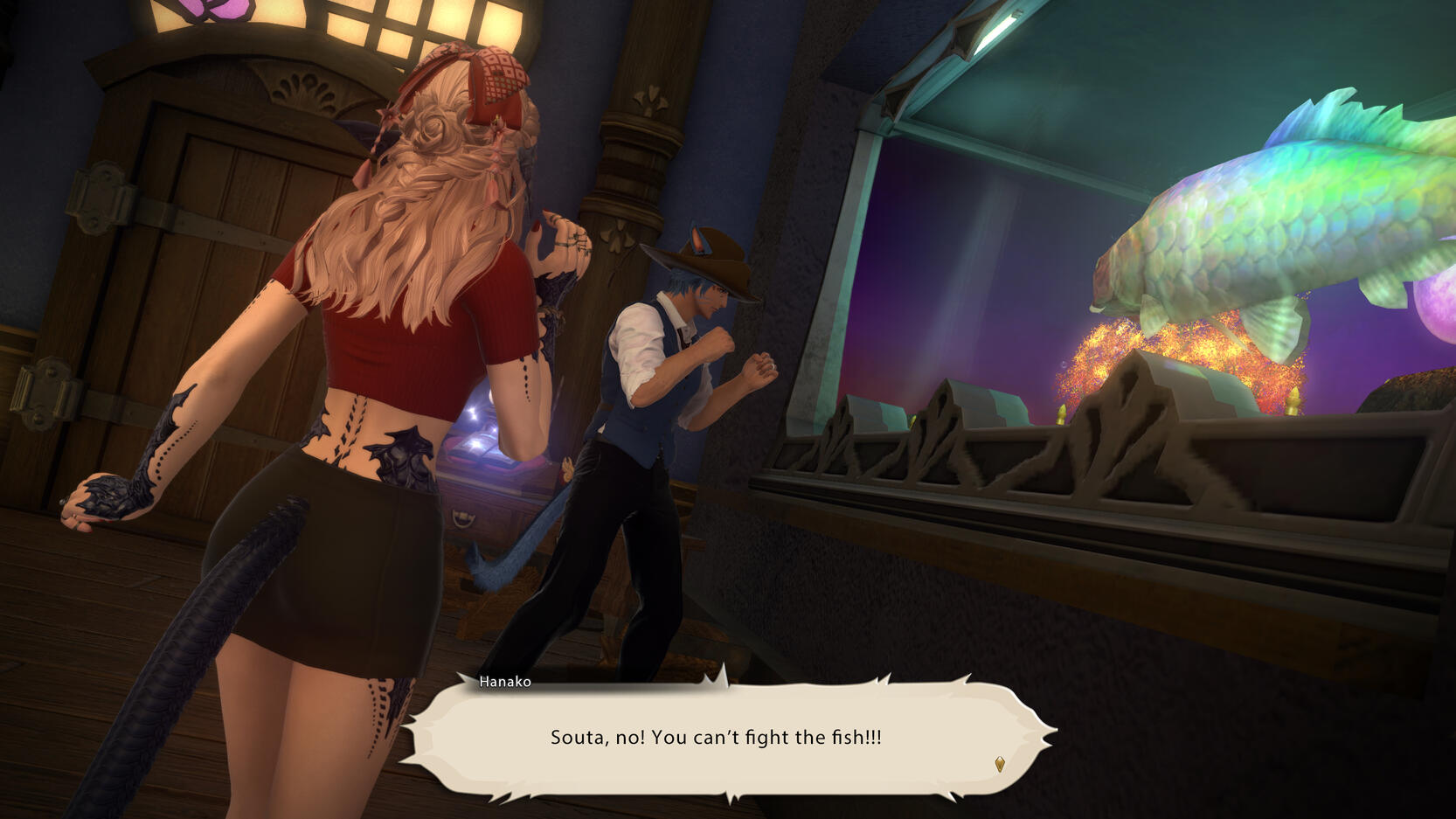Click the gold dialogue continue arrow
Viewport: 1456px width, 819px height.
[1000, 765]
